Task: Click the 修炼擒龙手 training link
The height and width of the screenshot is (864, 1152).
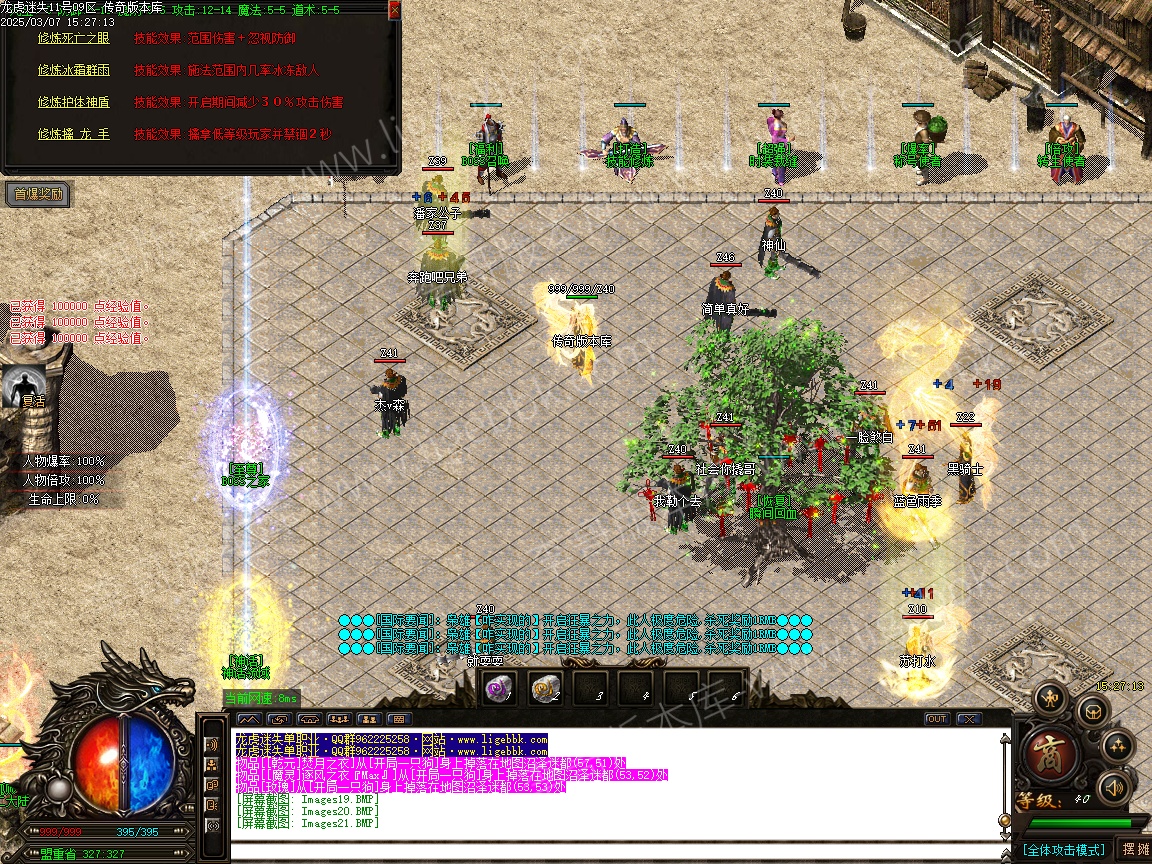Action: (73, 134)
